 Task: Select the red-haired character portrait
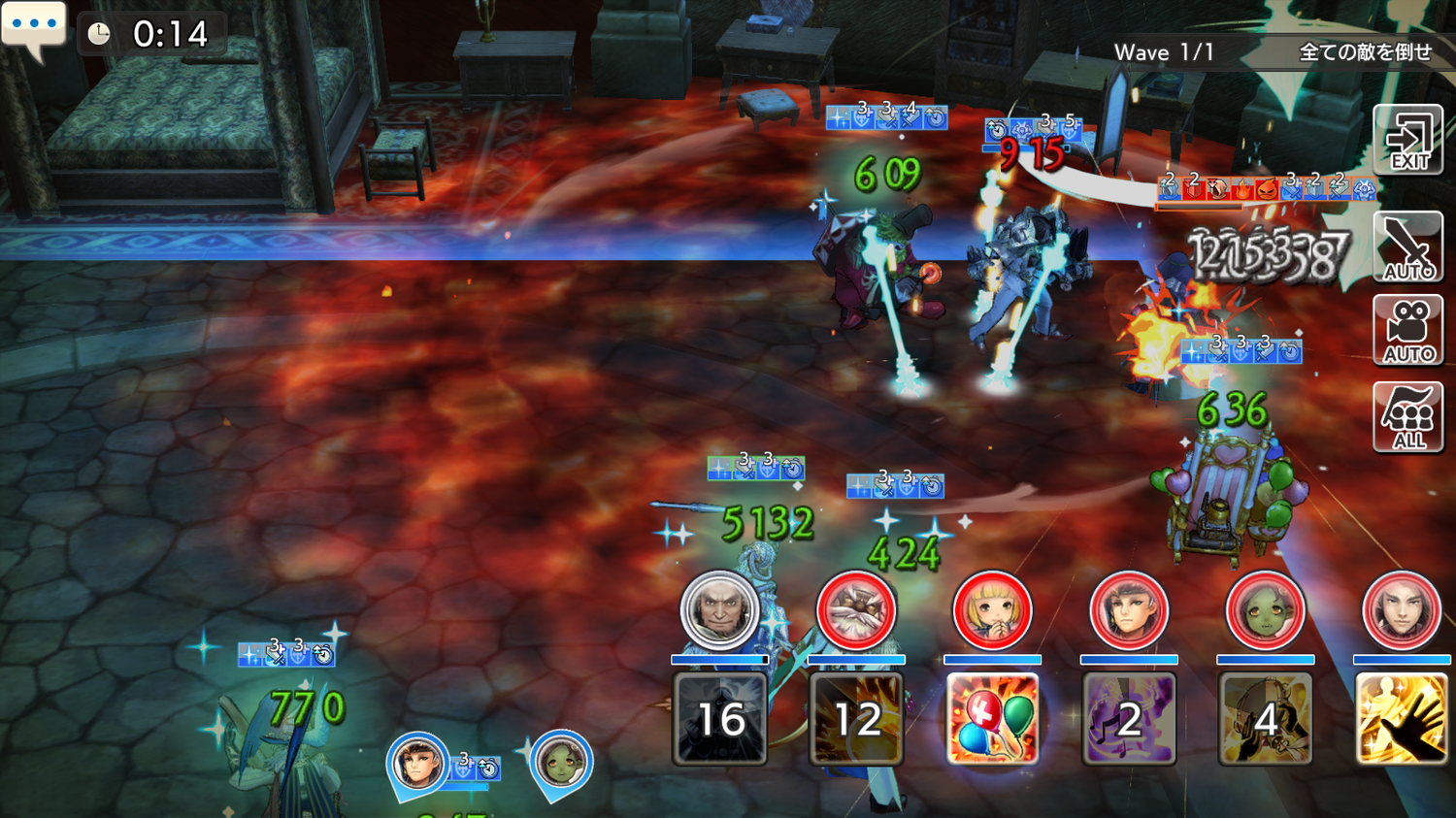pyautogui.click(x=1402, y=611)
